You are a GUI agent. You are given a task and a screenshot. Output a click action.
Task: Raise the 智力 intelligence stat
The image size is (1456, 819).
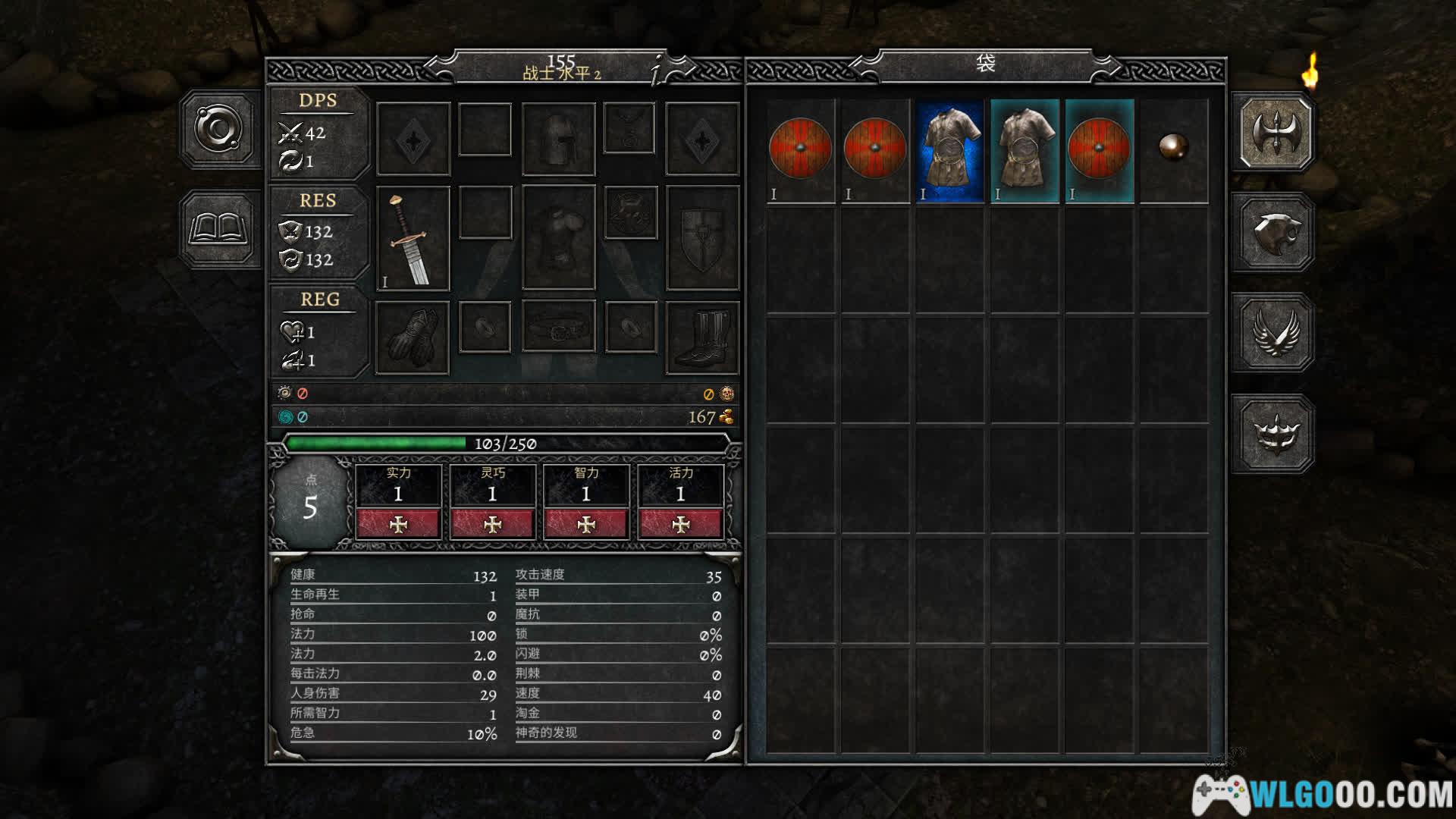coord(586,524)
